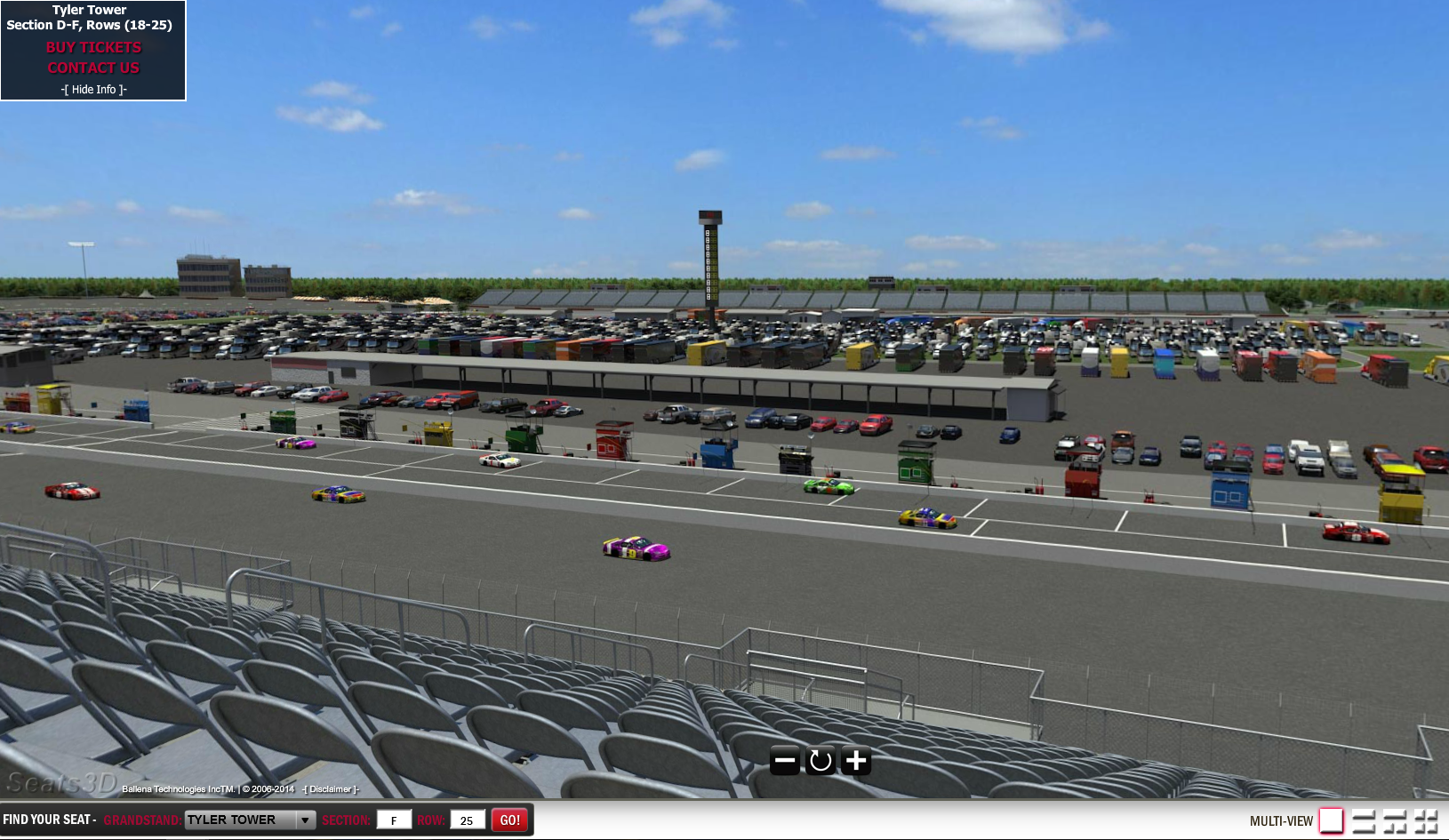Focus the Row input field
Image resolution: width=1449 pixels, height=840 pixels.
[x=467, y=820]
